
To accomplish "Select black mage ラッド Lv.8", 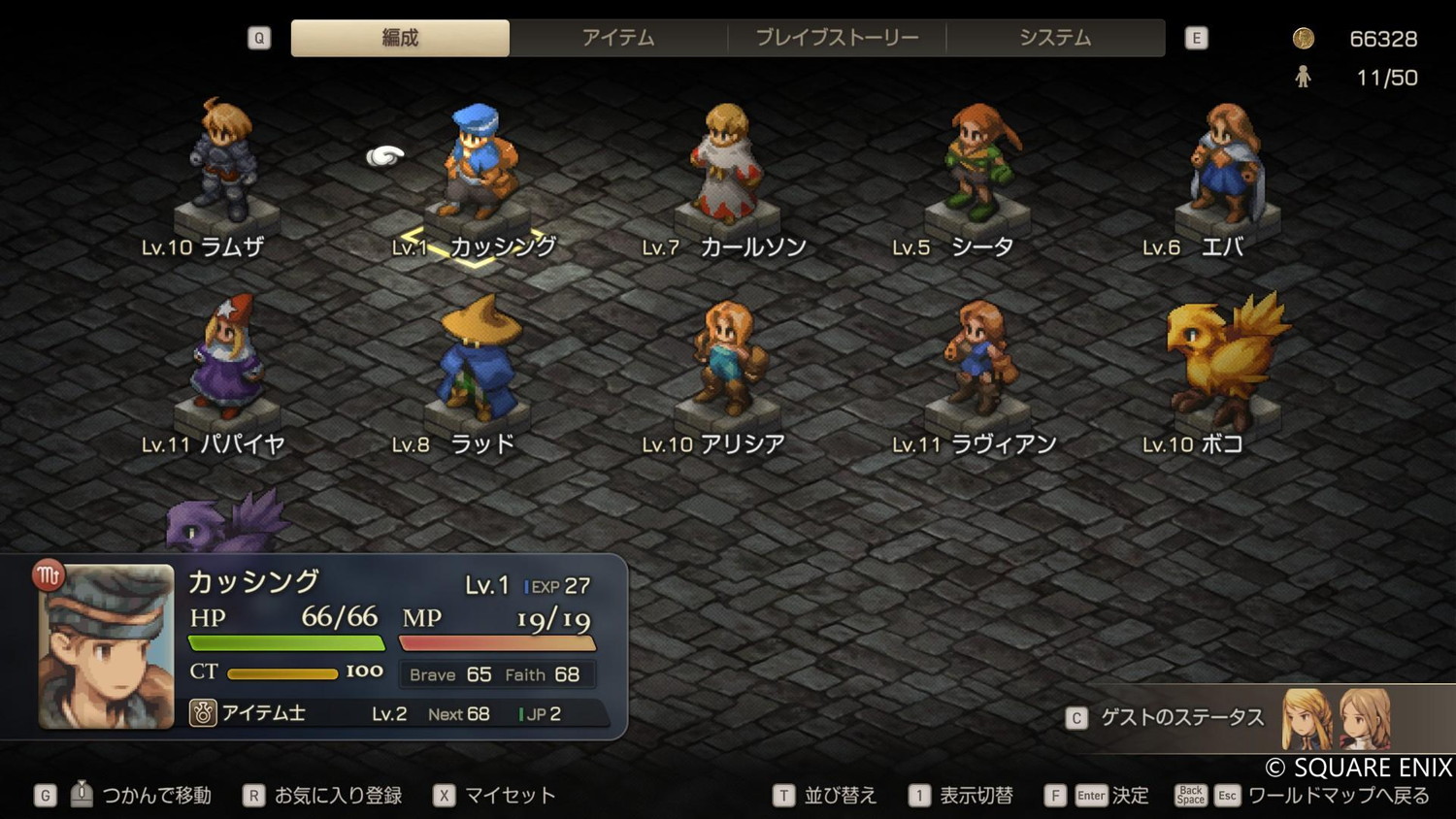I will (x=477, y=361).
